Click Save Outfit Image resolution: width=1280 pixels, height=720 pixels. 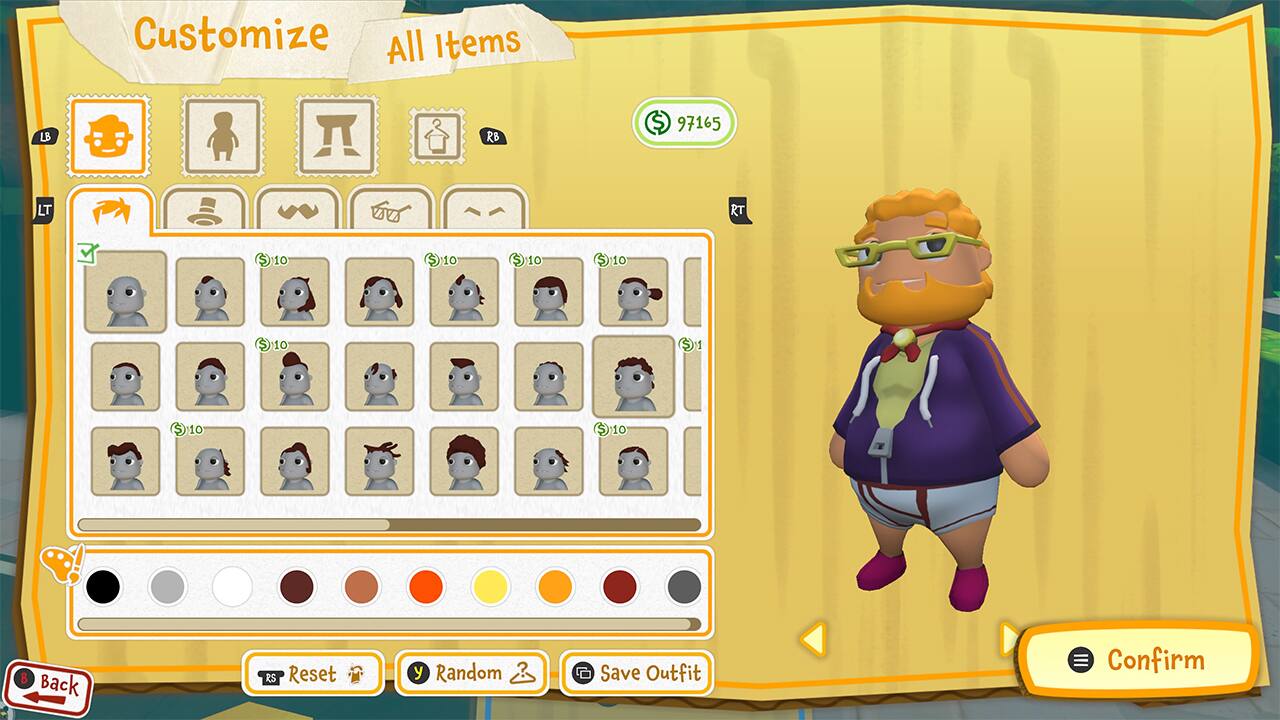[636, 673]
